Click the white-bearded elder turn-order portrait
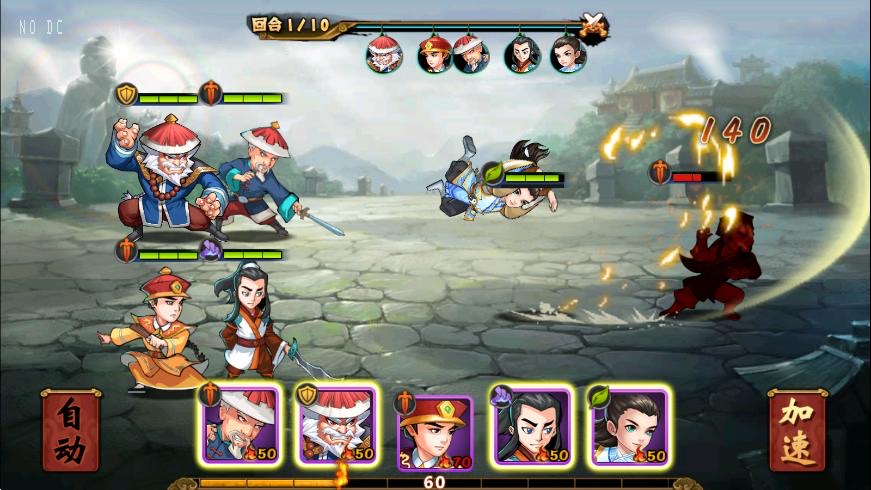The height and width of the screenshot is (490, 871). click(x=384, y=54)
